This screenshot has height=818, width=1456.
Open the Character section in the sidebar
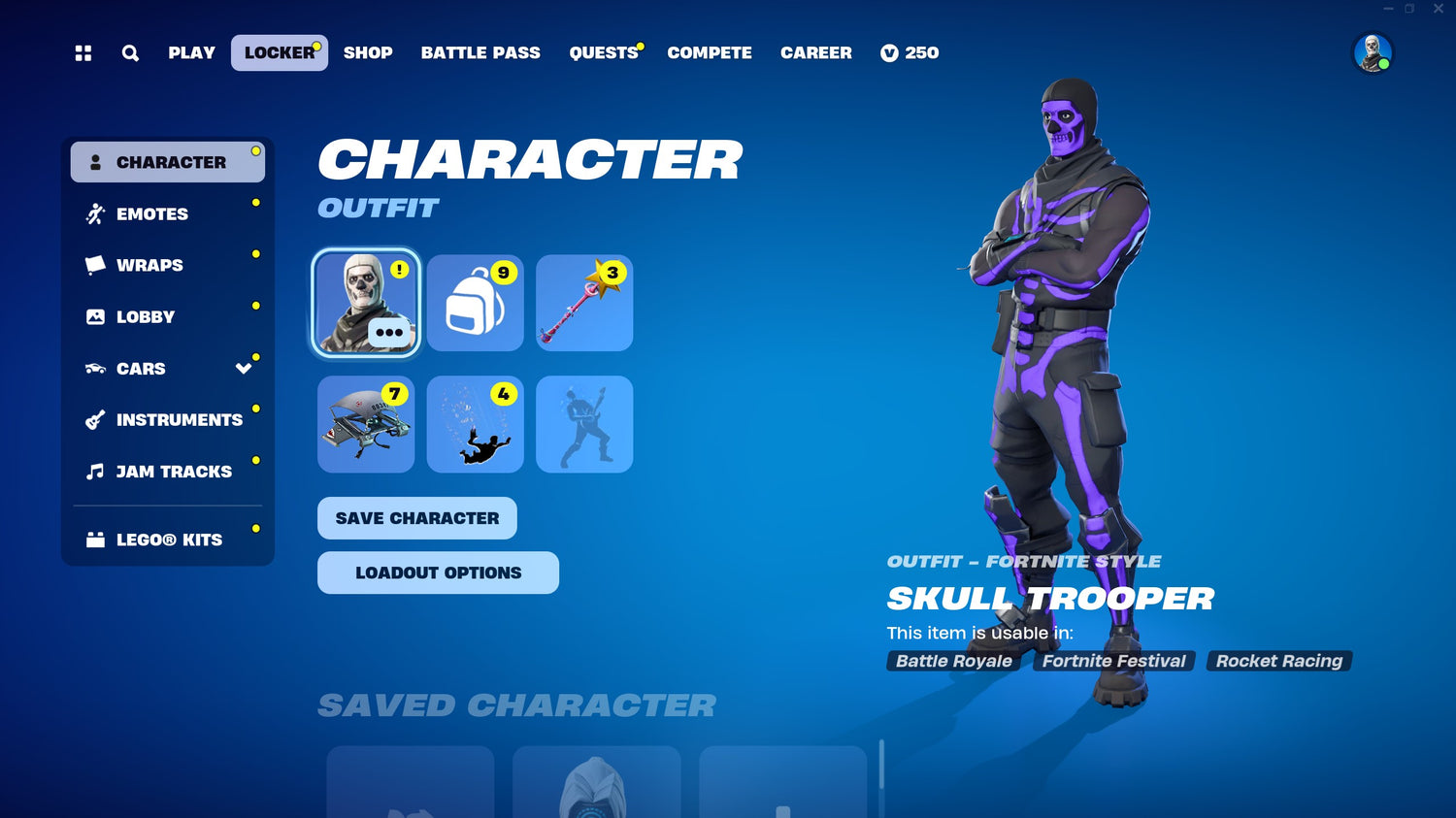pyautogui.click(x=170, y=161)
